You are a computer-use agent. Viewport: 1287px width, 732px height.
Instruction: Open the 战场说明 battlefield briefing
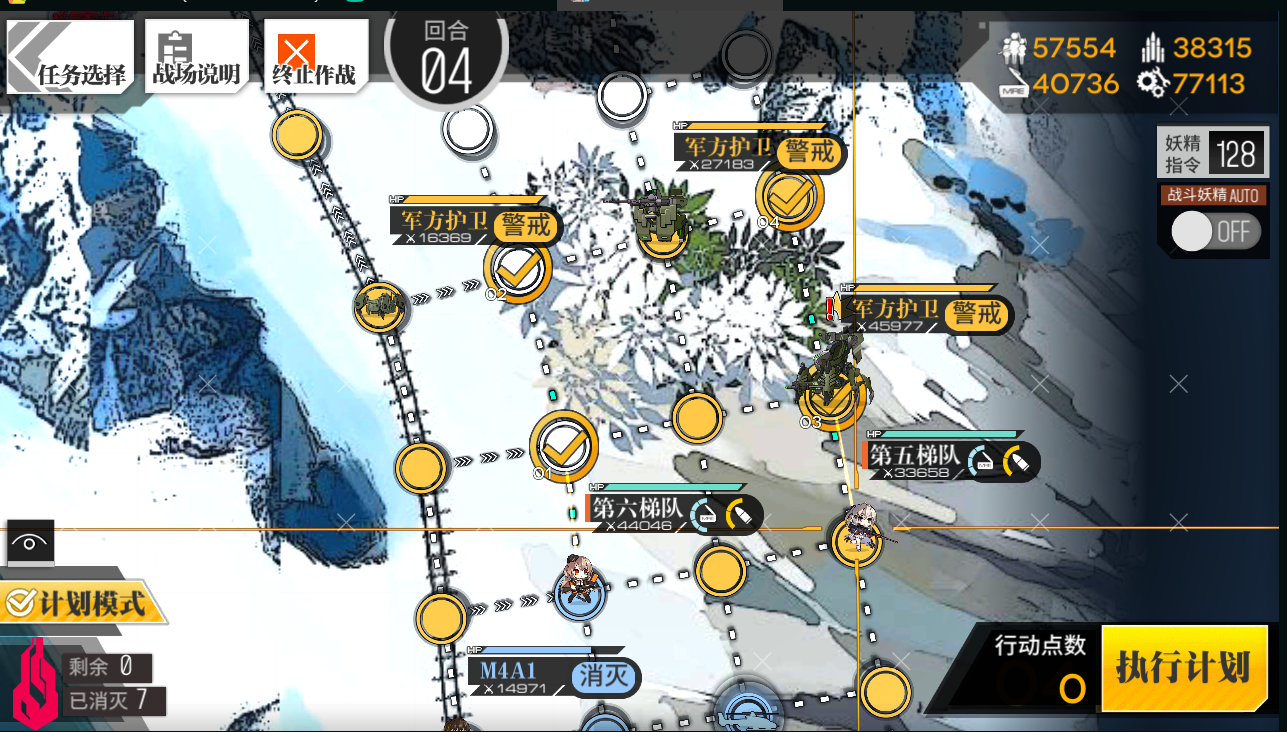196,57
